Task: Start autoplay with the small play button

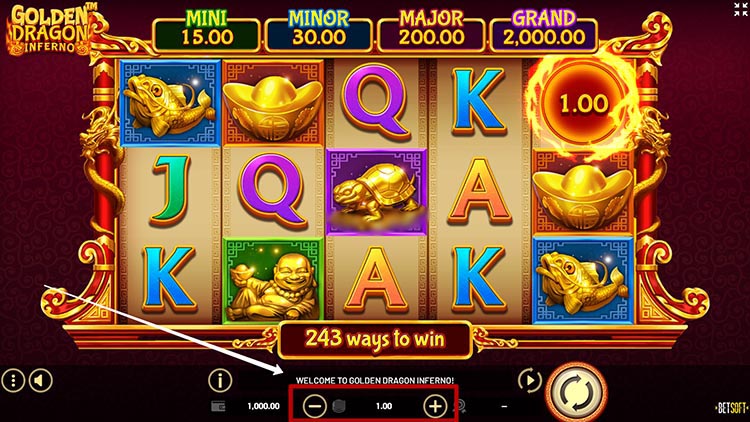Action: (528, 380)
